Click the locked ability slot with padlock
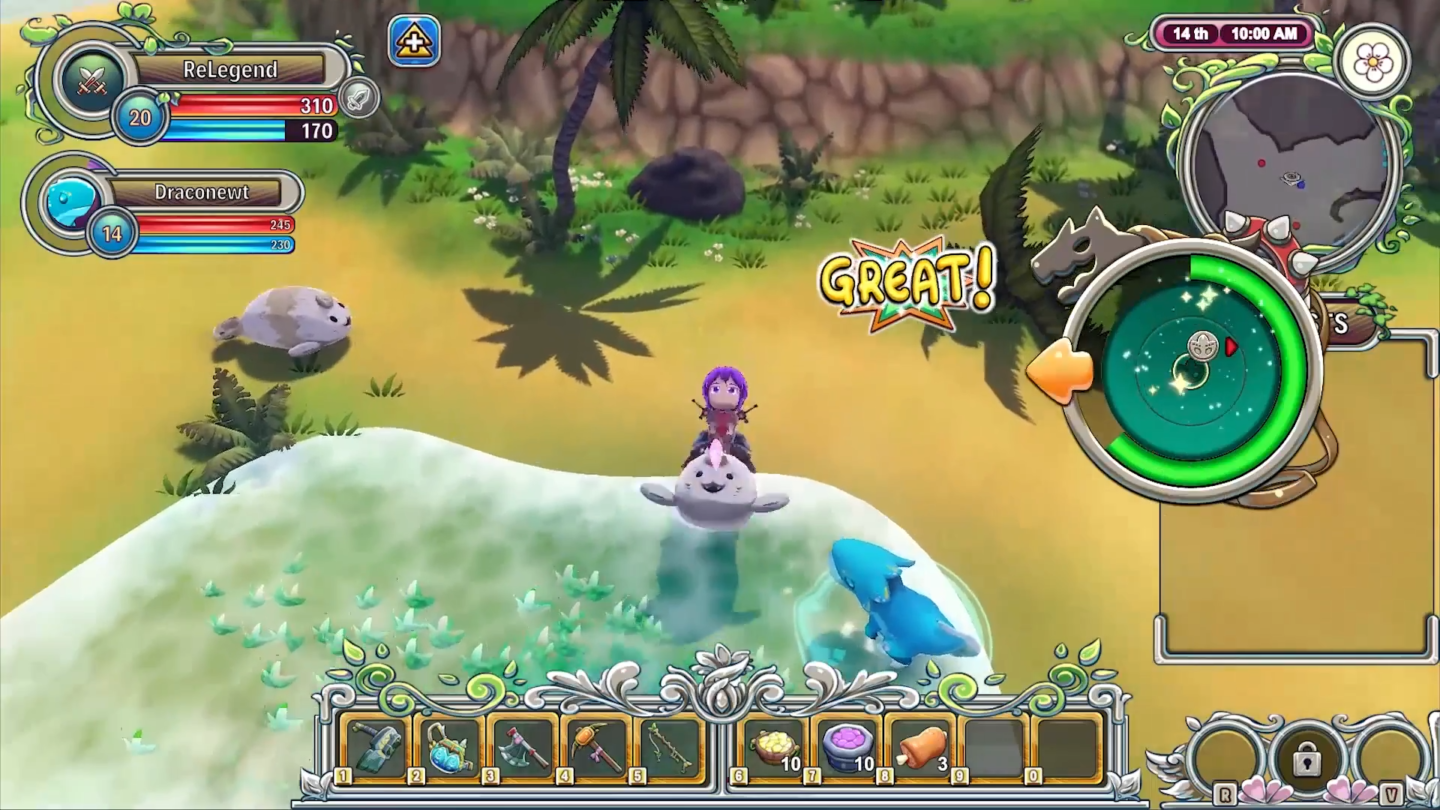The height and width of the screenshot is (810, 1440). [x=1305, y=758]
